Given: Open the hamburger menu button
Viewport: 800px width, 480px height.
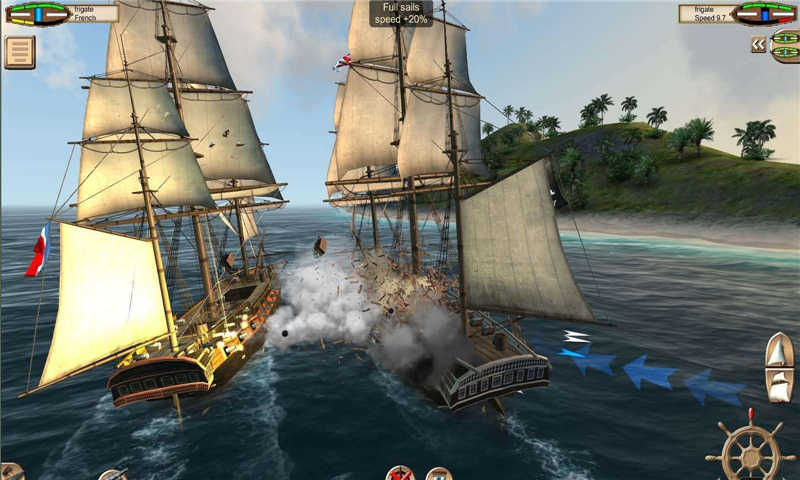Looking at the screenshot, I should point(19,52).
